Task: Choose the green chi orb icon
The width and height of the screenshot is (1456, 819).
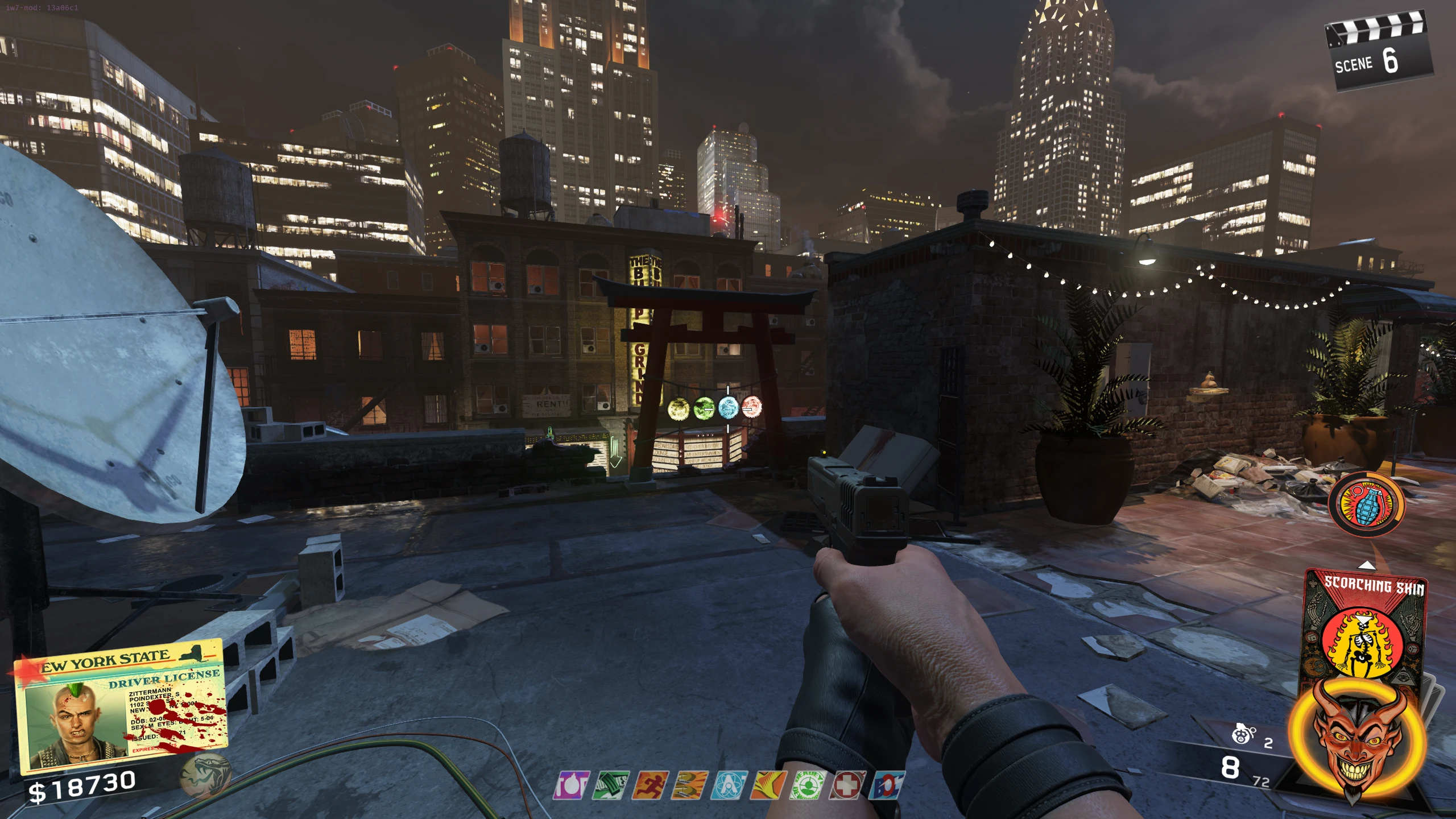Action: point(704,408)
